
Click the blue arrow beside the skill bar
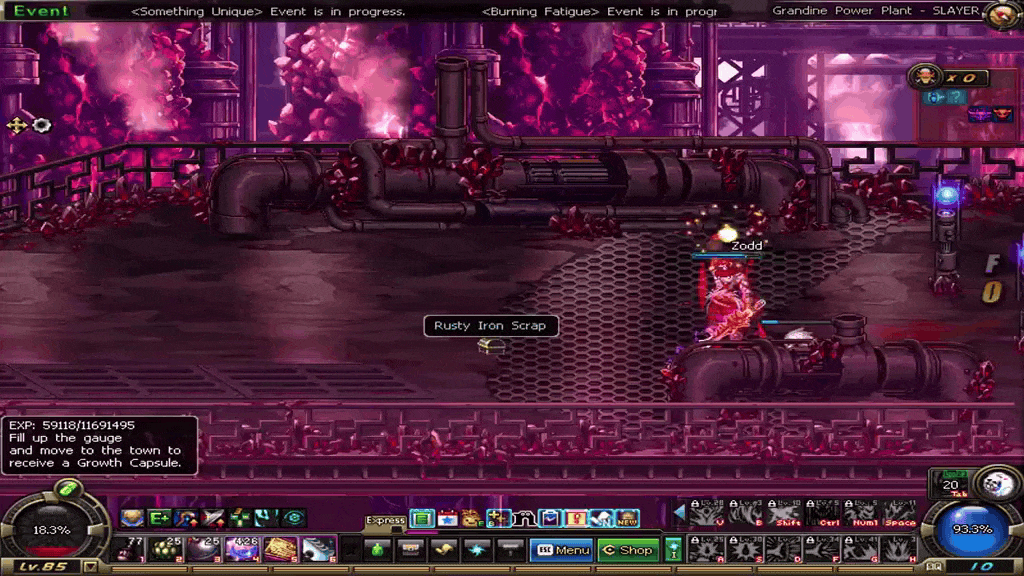679,513
